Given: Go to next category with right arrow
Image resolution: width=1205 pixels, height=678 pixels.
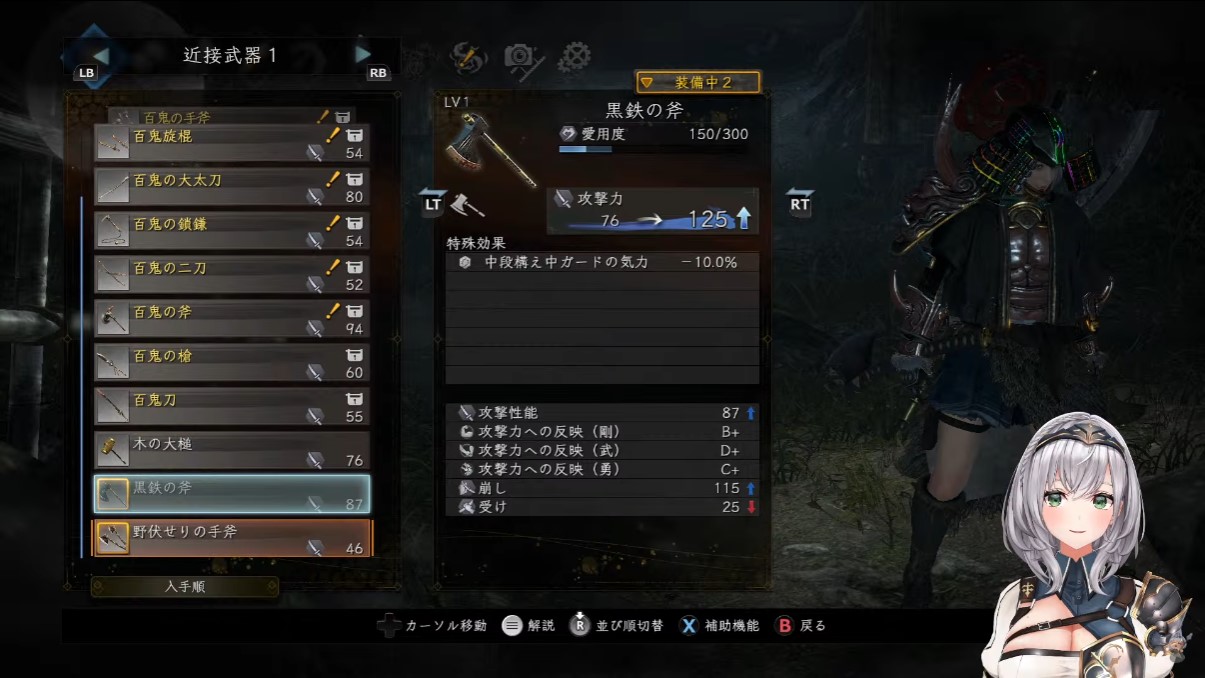Looking at the screenshot, I should pos(364,54).
